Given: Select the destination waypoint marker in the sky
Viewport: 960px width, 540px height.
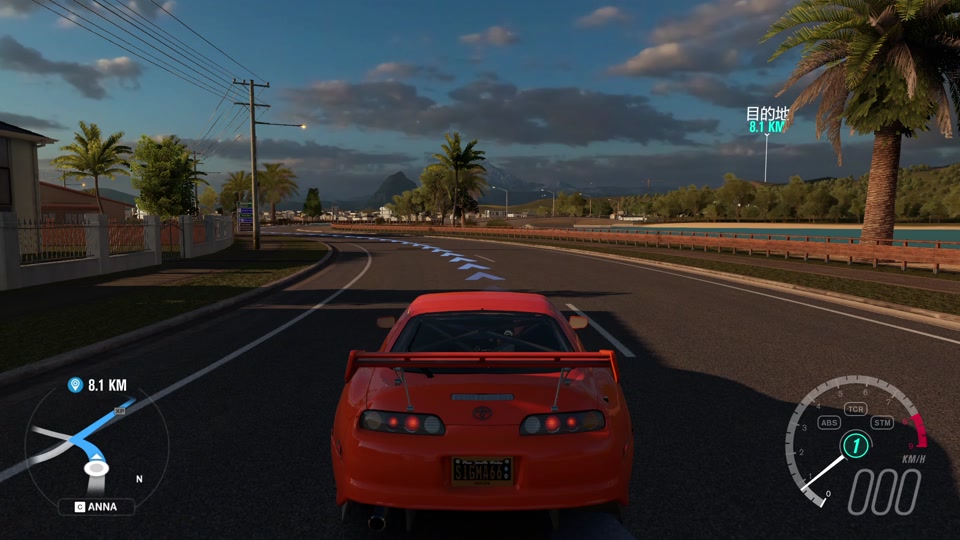Looking at the screenshot, I should pos(767,121).
